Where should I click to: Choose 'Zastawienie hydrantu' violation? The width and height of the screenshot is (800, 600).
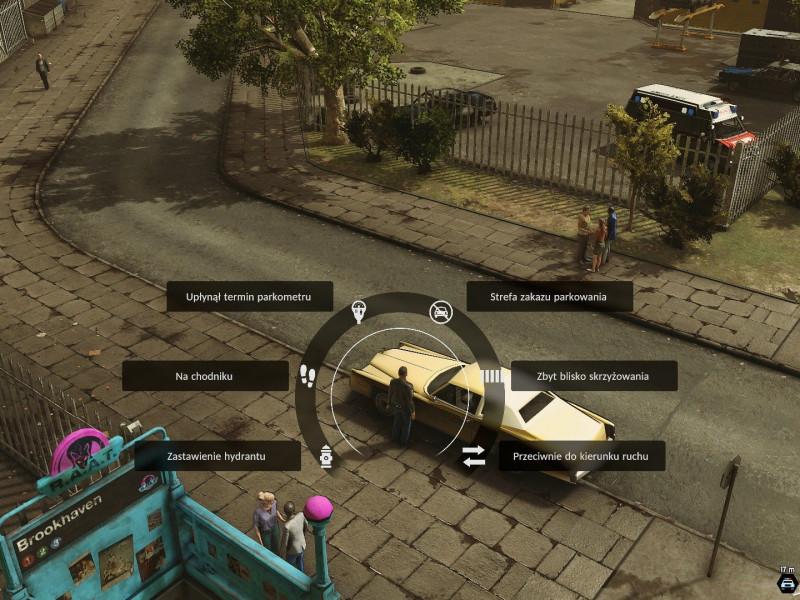217,456
